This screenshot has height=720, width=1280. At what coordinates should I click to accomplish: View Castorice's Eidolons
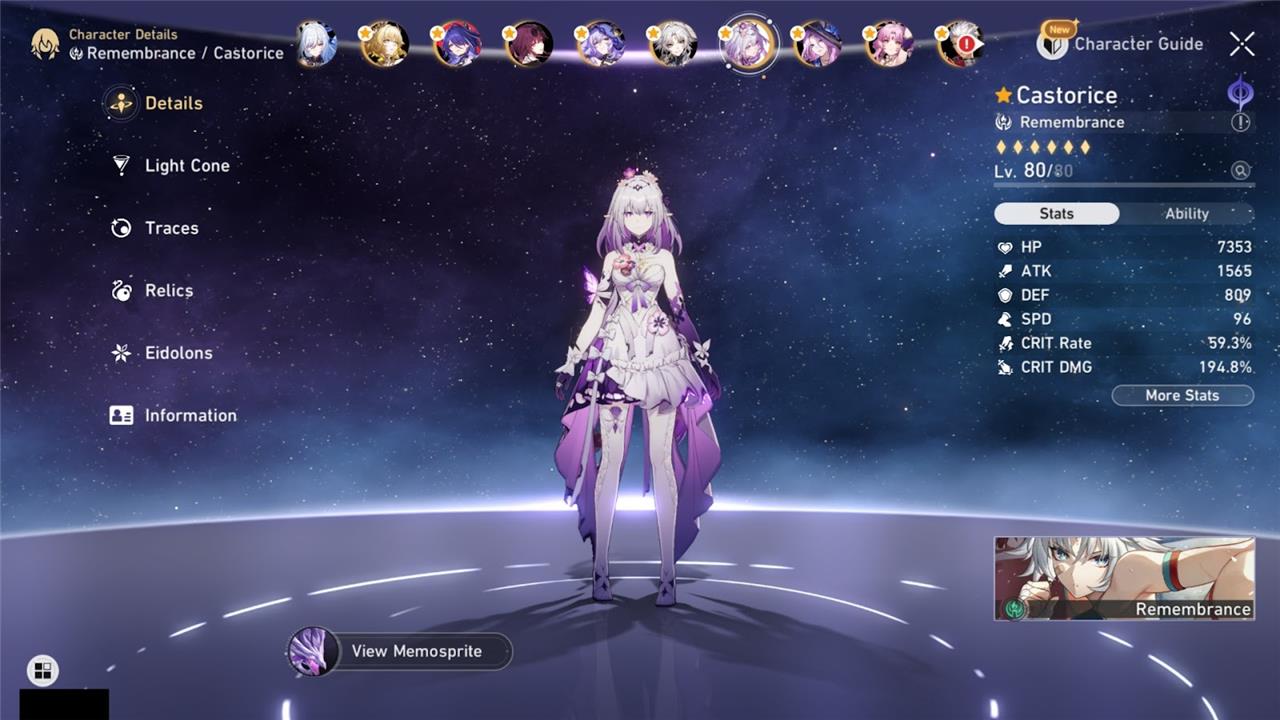coord(178,353)
